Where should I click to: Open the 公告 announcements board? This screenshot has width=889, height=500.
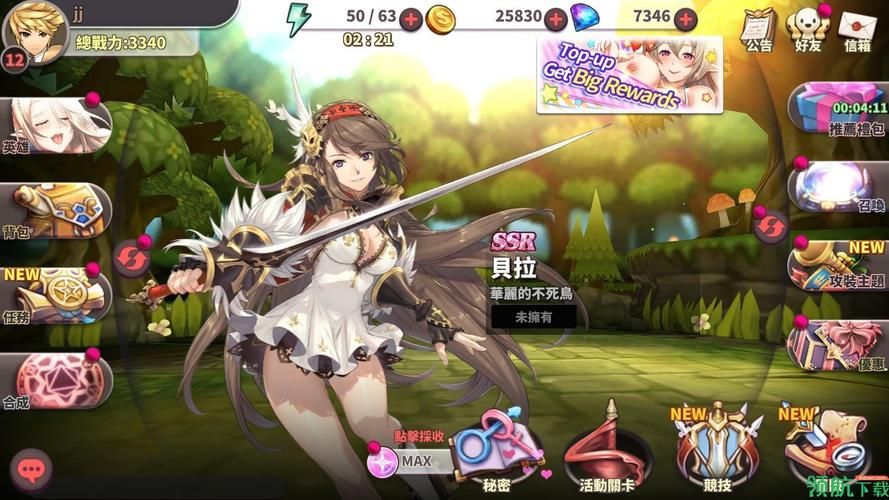coord(759,28)
